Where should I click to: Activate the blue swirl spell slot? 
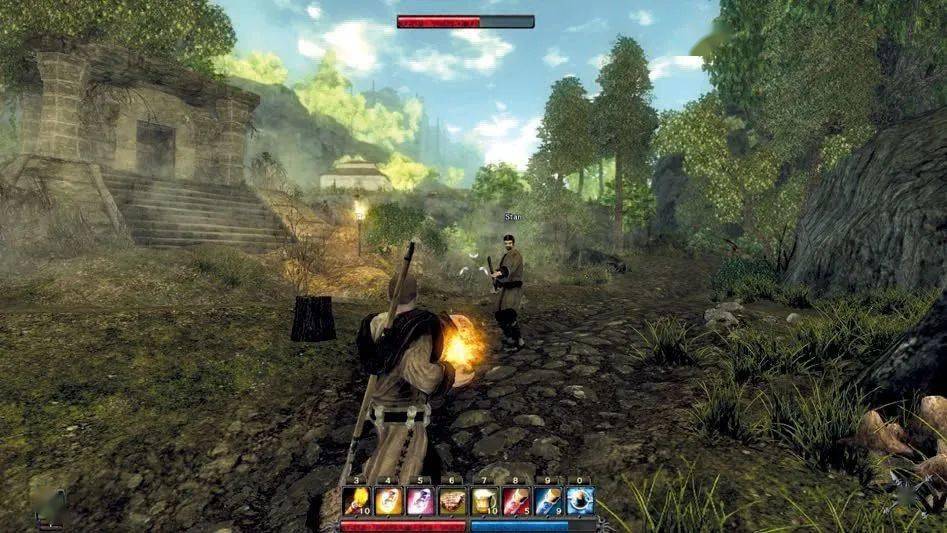click(580, 501)
